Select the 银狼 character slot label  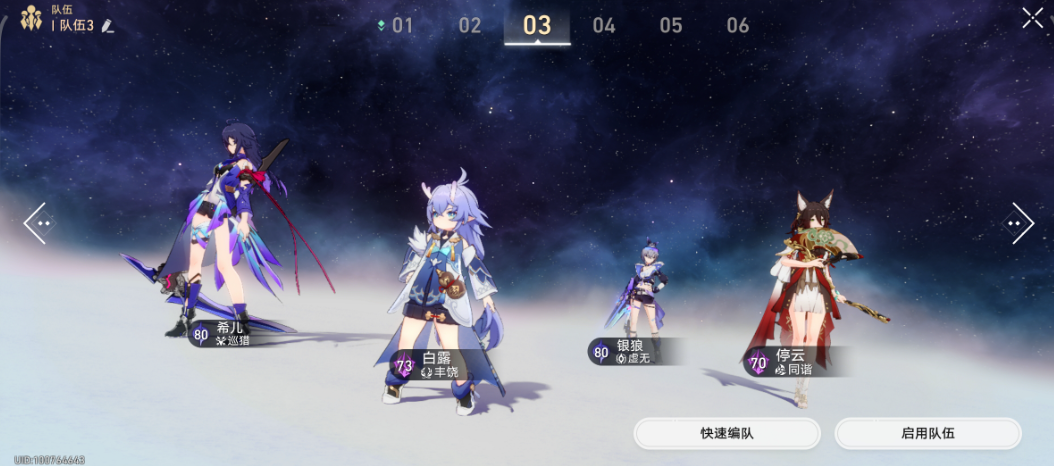(x=628, y=352)
